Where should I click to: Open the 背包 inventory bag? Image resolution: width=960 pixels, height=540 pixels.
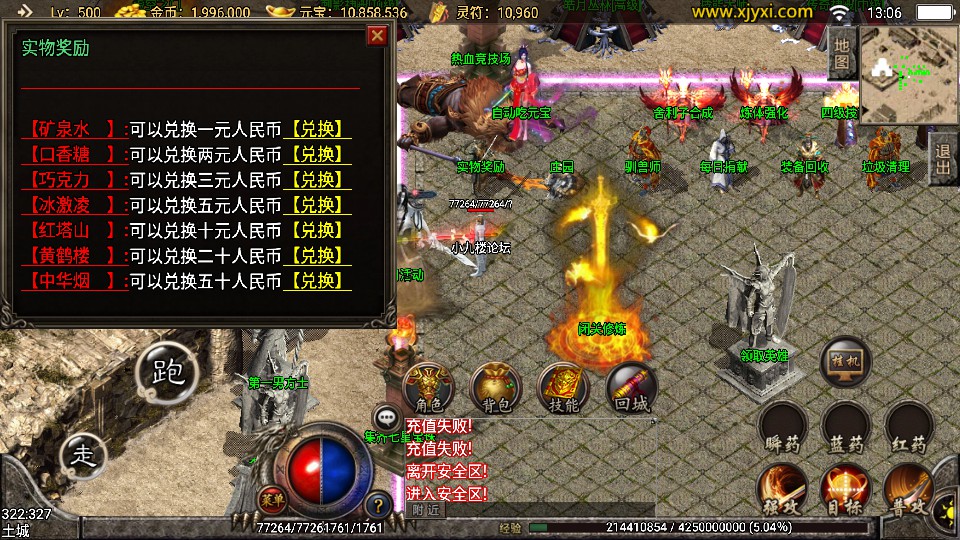[x=496, y=388]
